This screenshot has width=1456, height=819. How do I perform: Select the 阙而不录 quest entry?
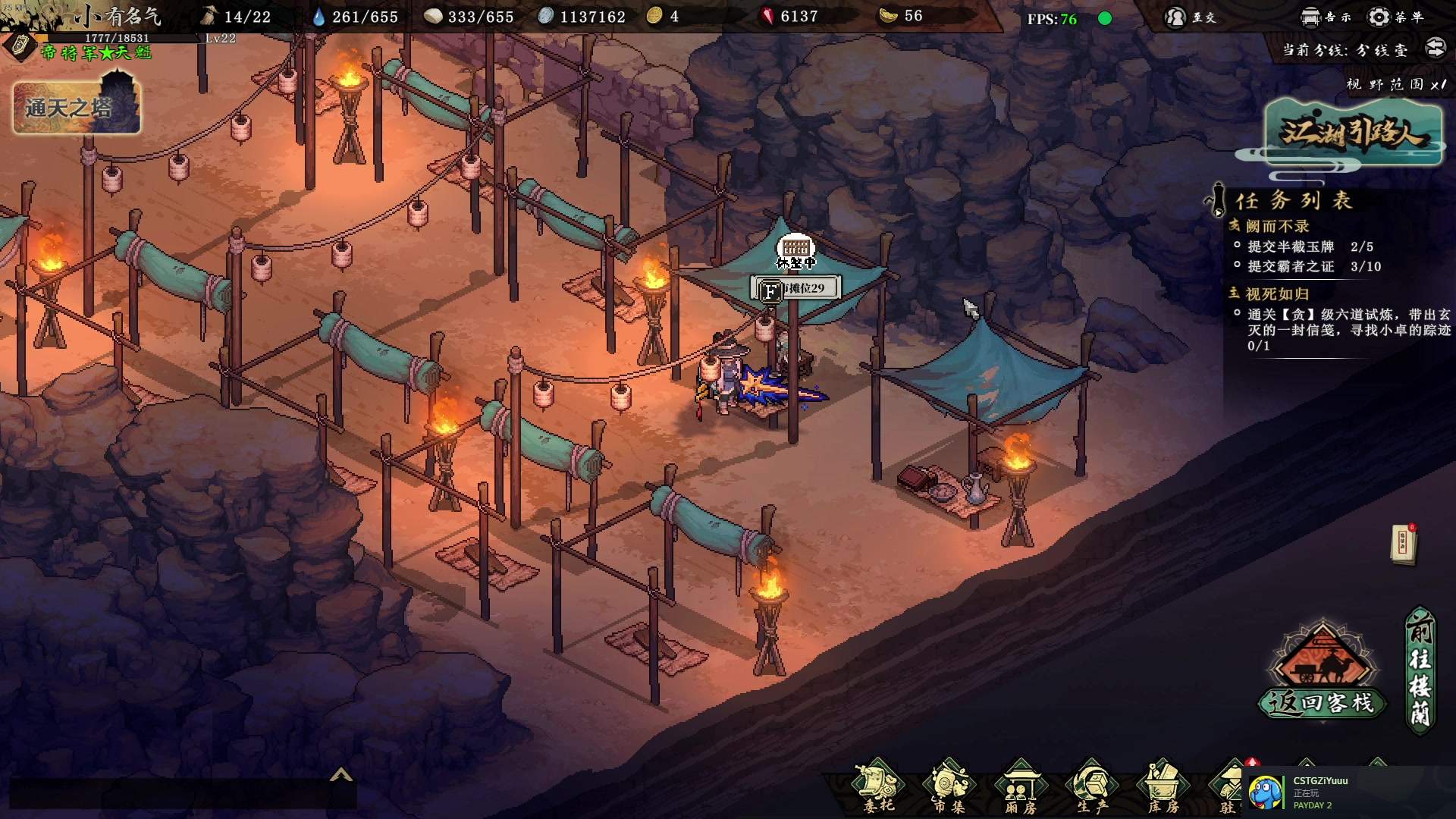point(1277,226)
